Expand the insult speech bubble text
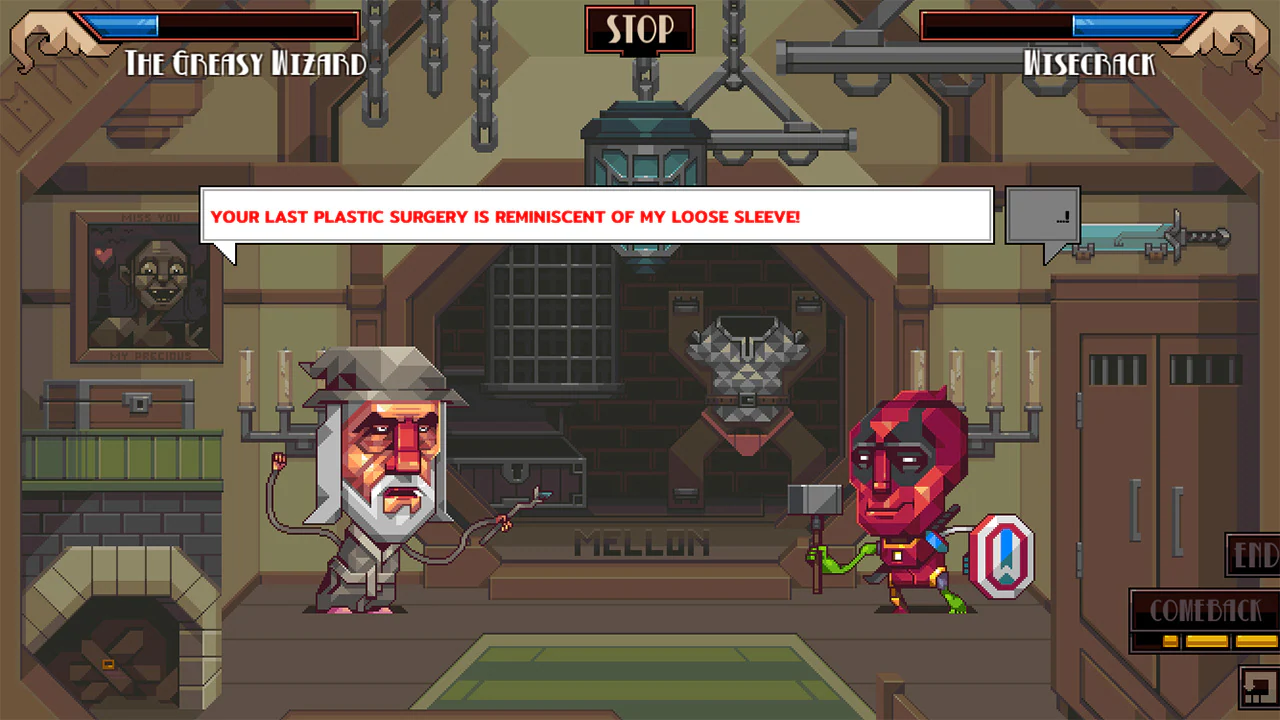The image size is (1280, 720). click(x=595, y=215)
